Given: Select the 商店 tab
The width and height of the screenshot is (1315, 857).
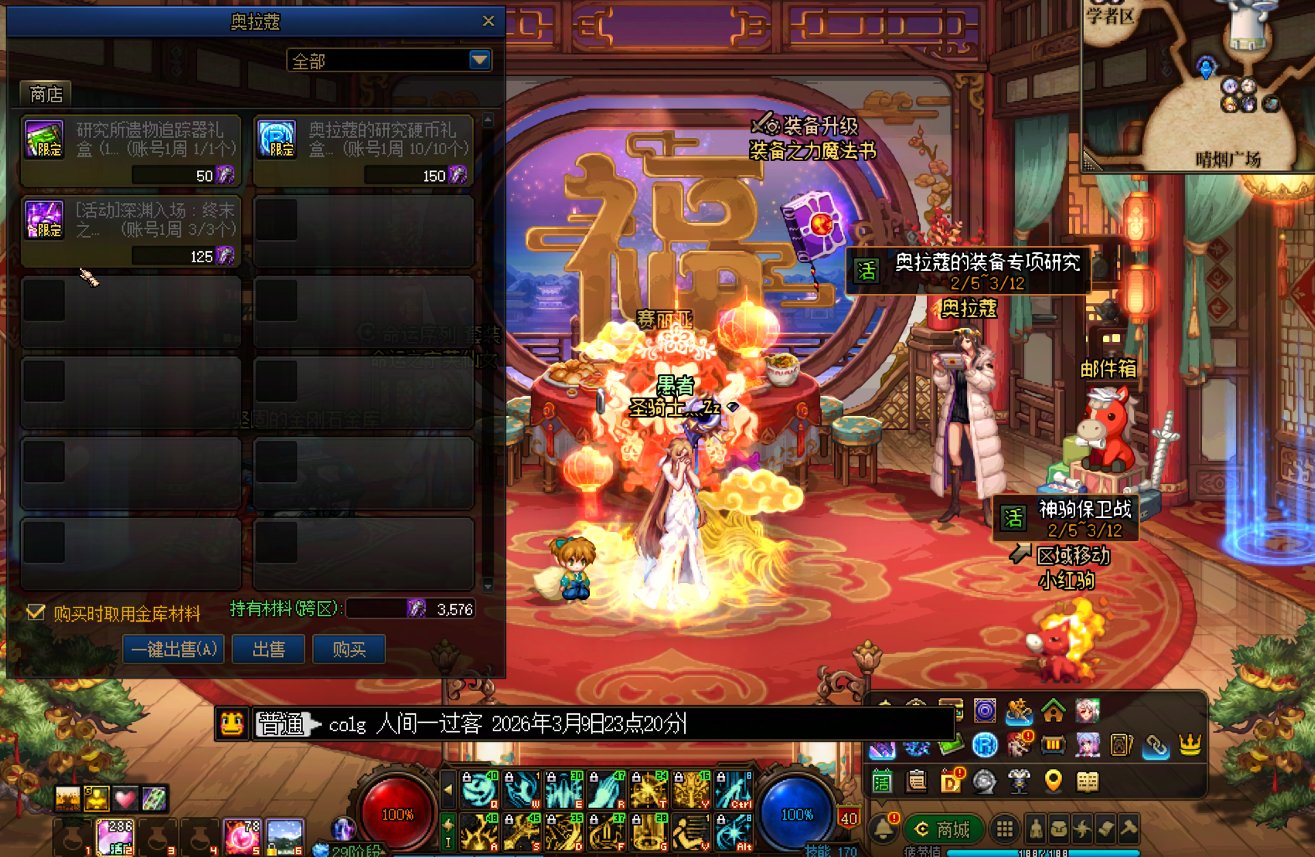Looking at the screenshot, I should tap(46, 95).
